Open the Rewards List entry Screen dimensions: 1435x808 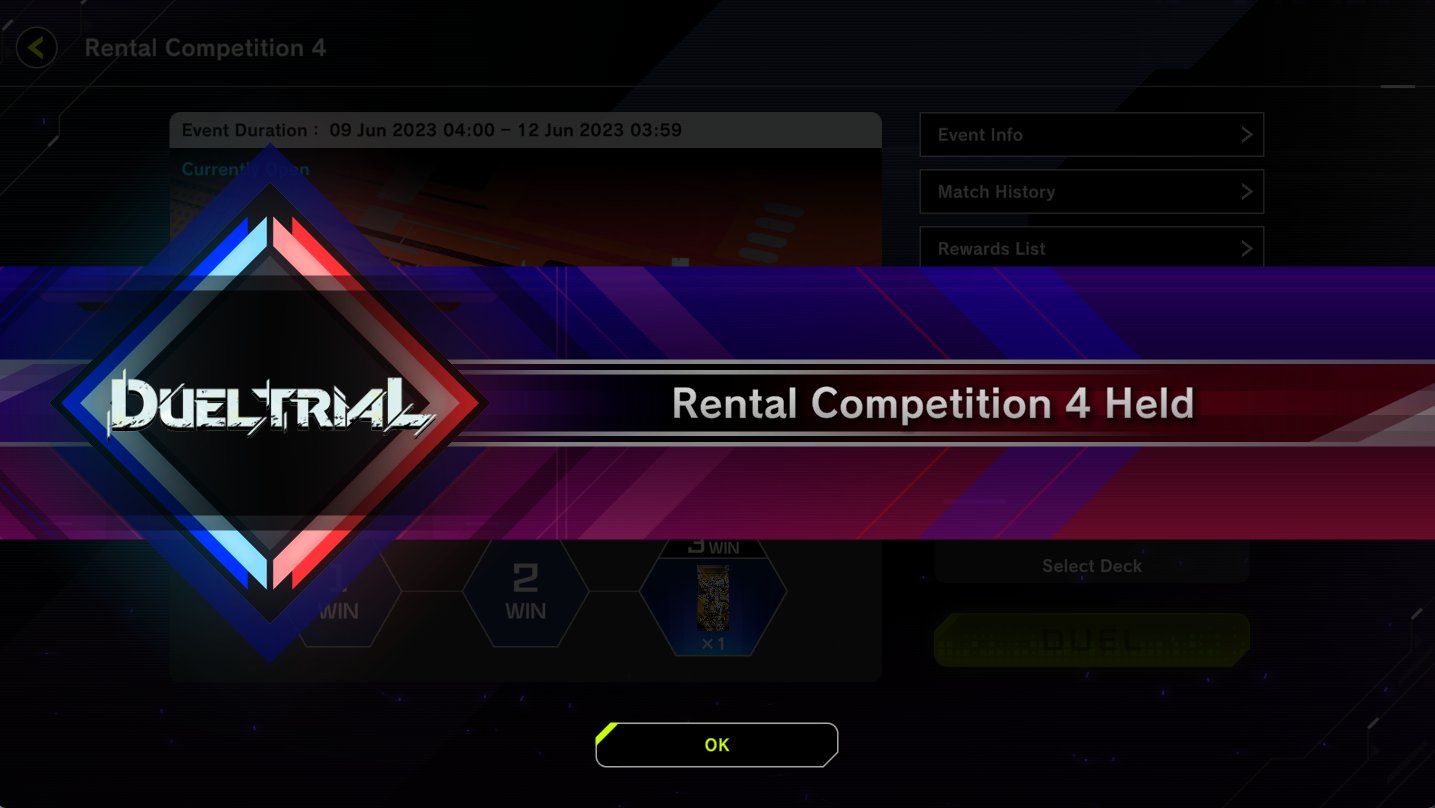[1090, 248]
